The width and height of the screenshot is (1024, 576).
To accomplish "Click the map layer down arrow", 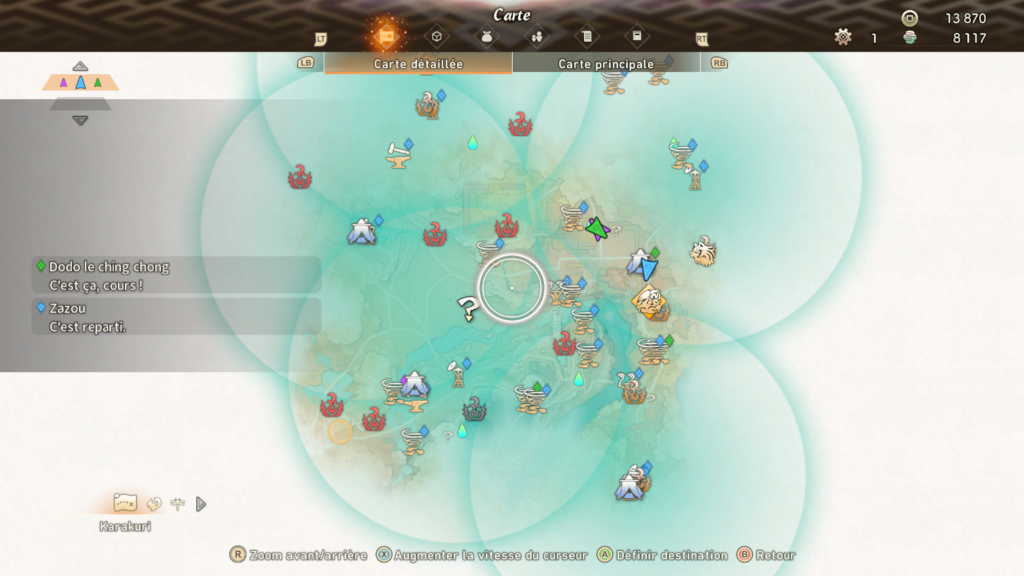I will point(80,120).
